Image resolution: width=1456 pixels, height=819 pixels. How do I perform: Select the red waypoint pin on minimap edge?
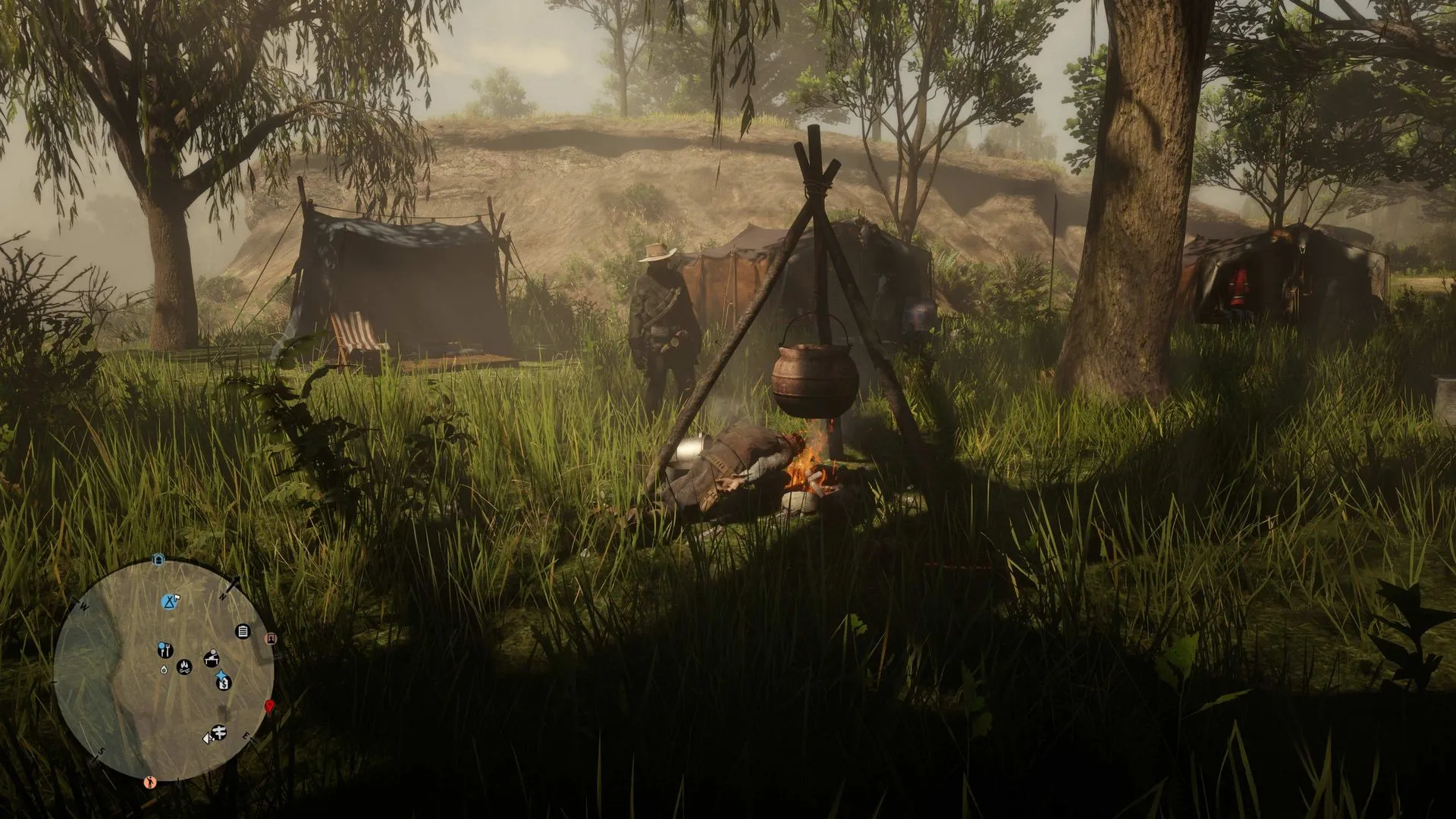pyautogui.click(x=268, y=707)
